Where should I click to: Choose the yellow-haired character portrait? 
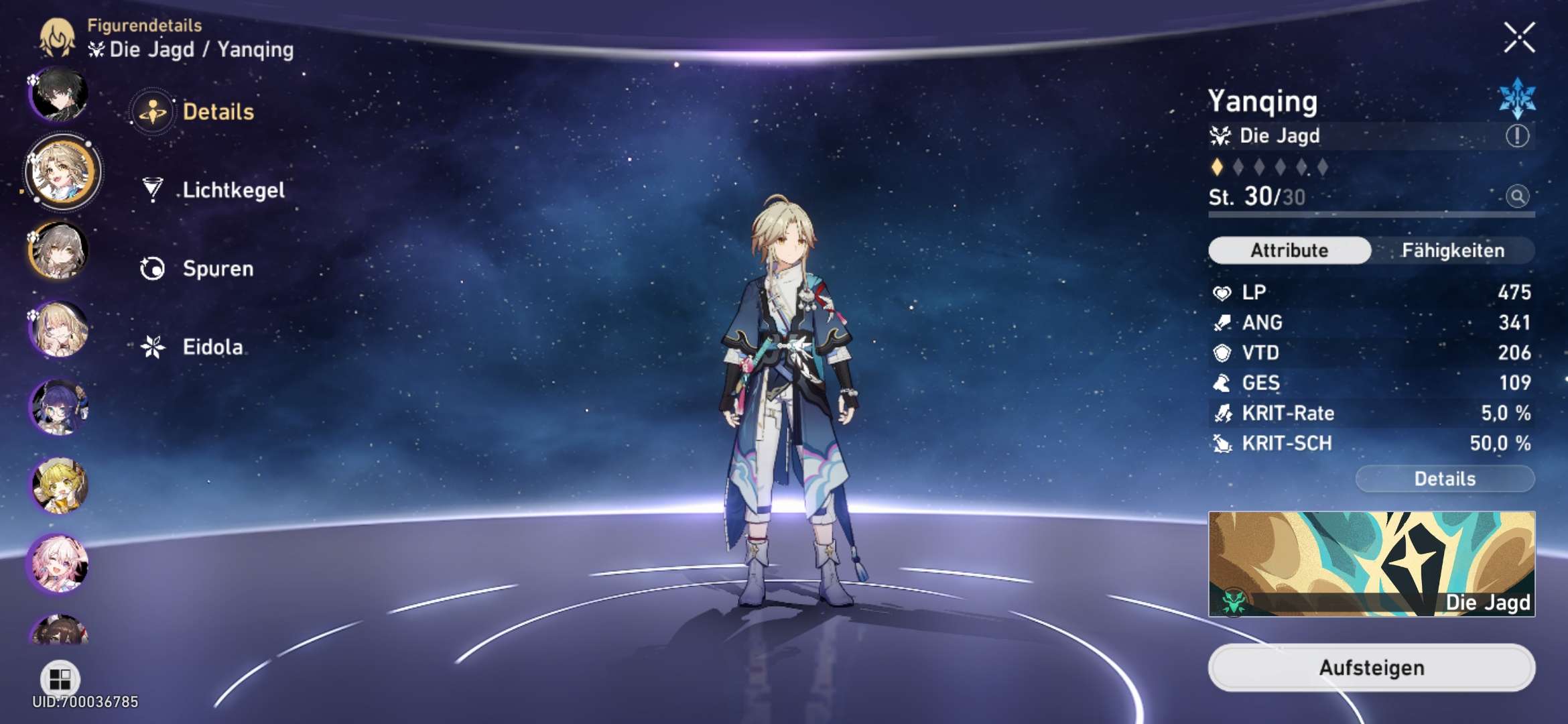point(60,486)
